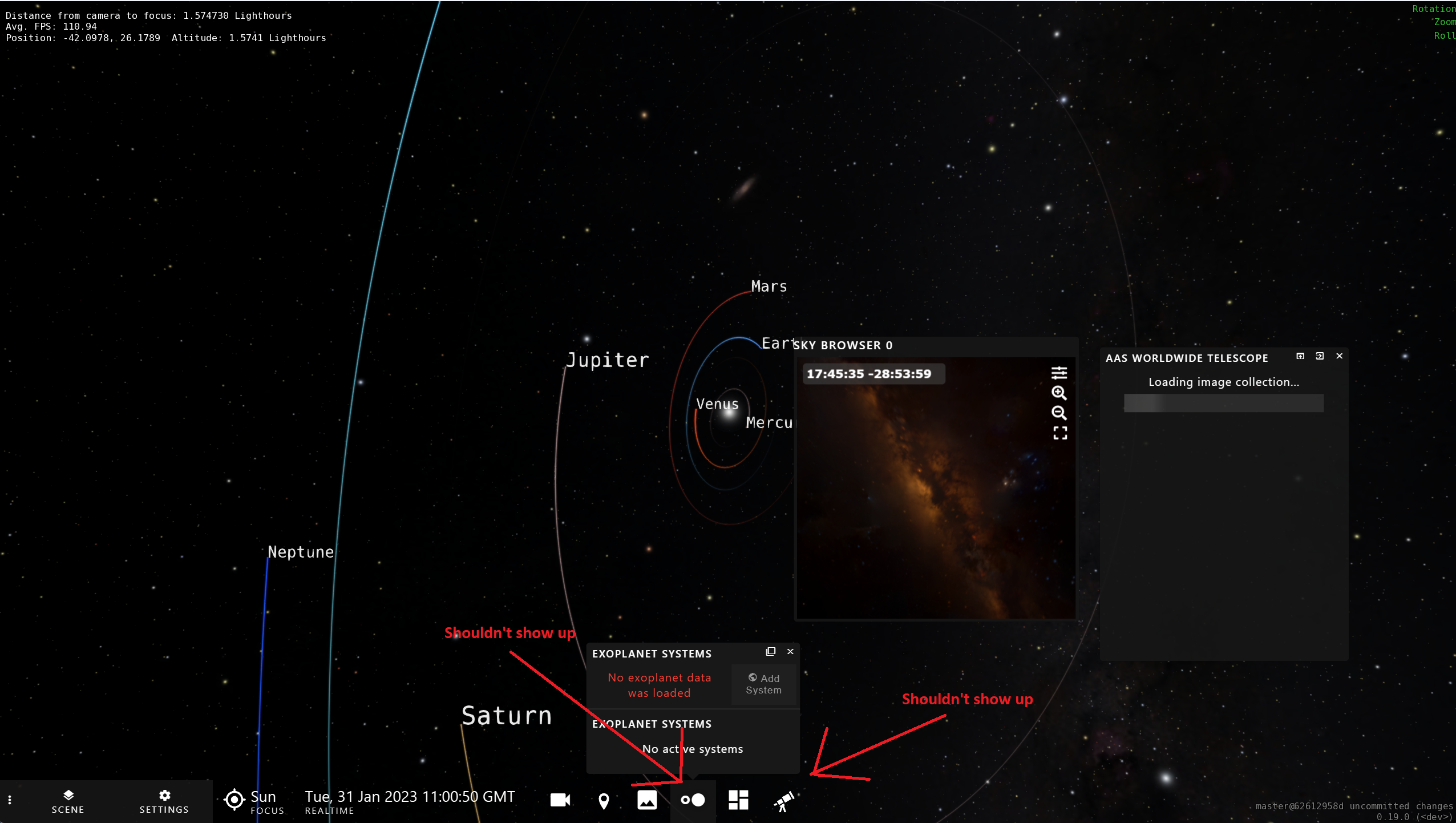Click the REALTIME speed label

(x=330, y=810)
